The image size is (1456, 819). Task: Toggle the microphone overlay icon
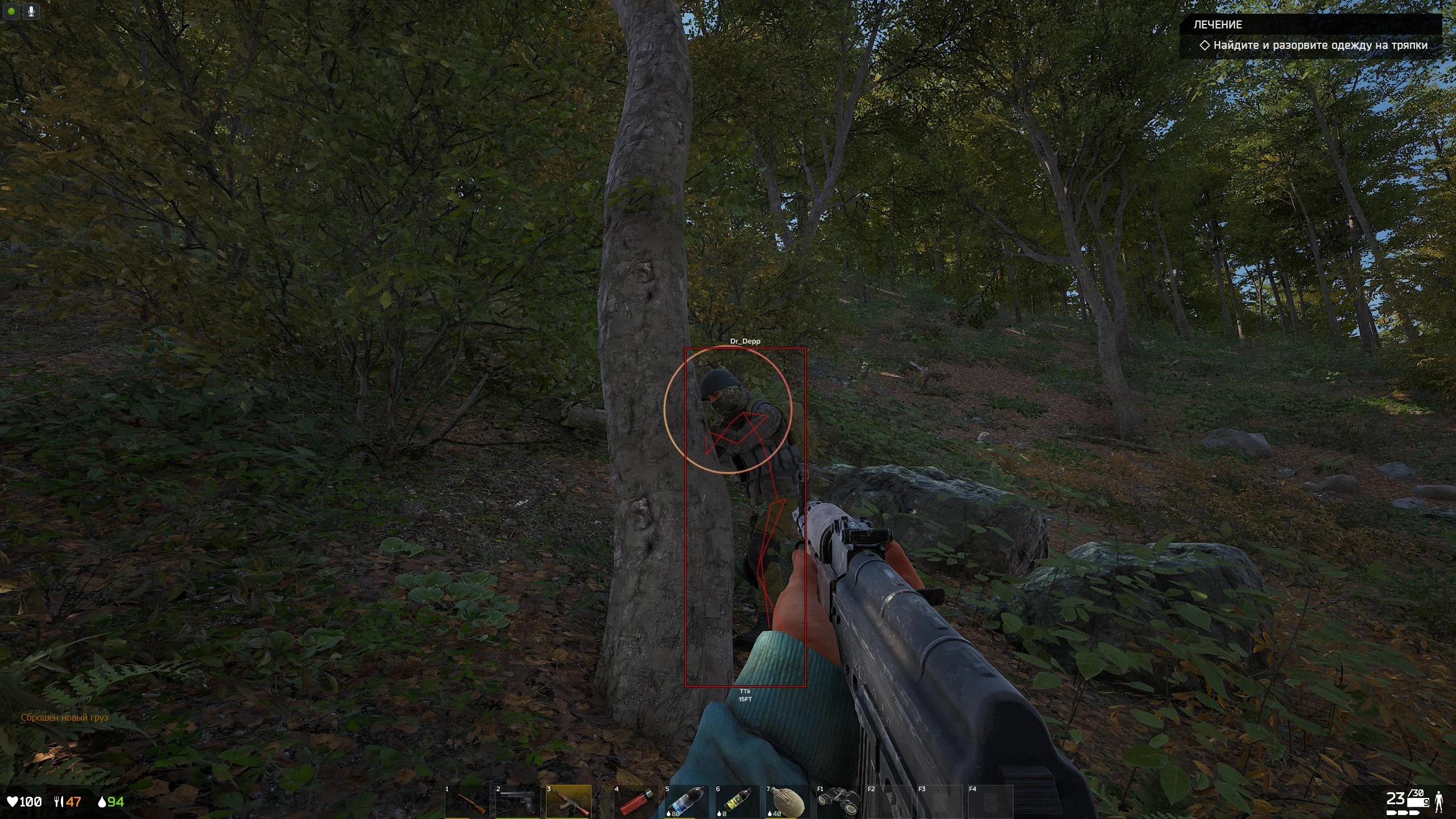31,11
